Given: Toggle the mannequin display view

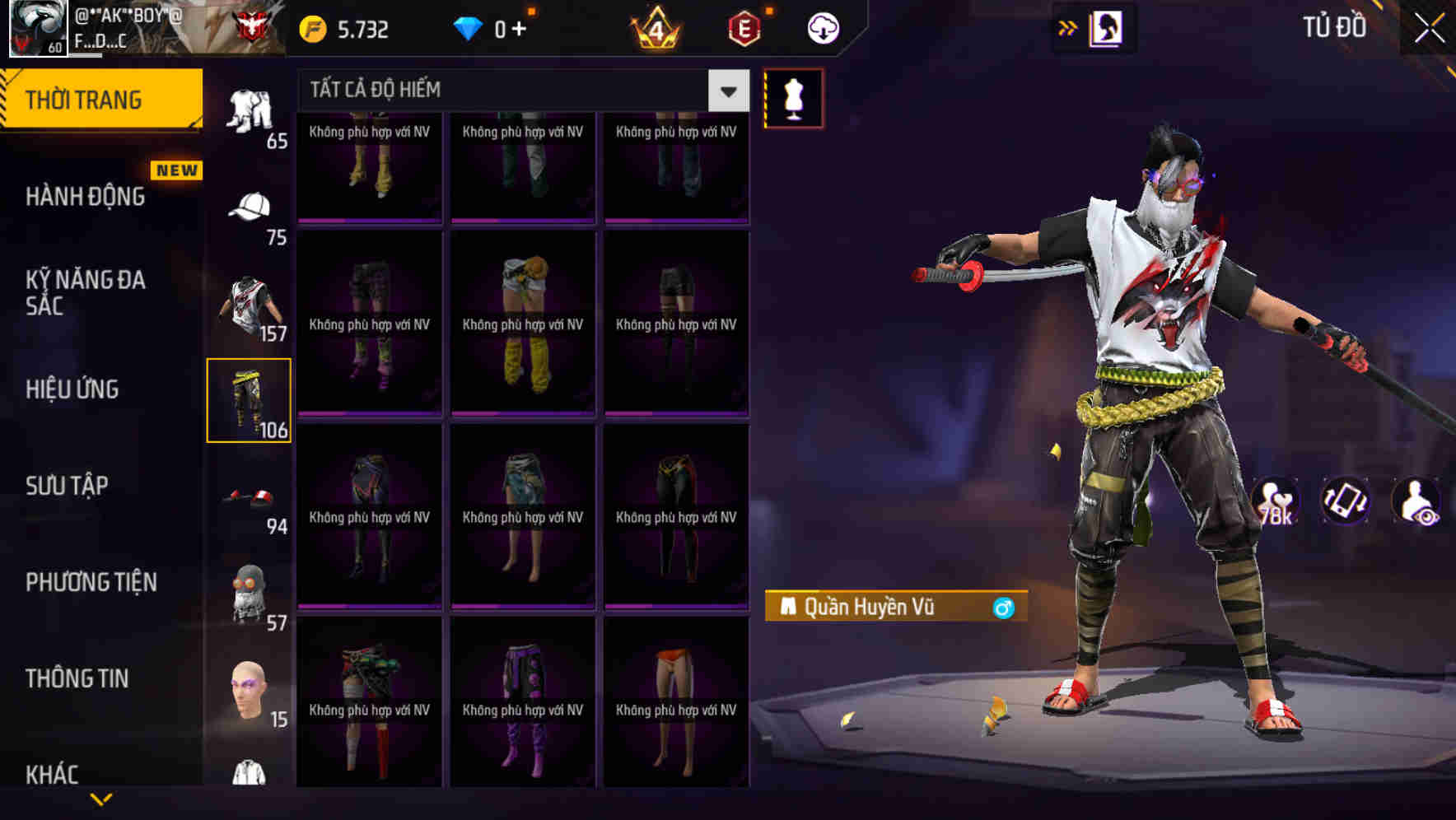Looking at the screenshot, I should pos(793,97).
